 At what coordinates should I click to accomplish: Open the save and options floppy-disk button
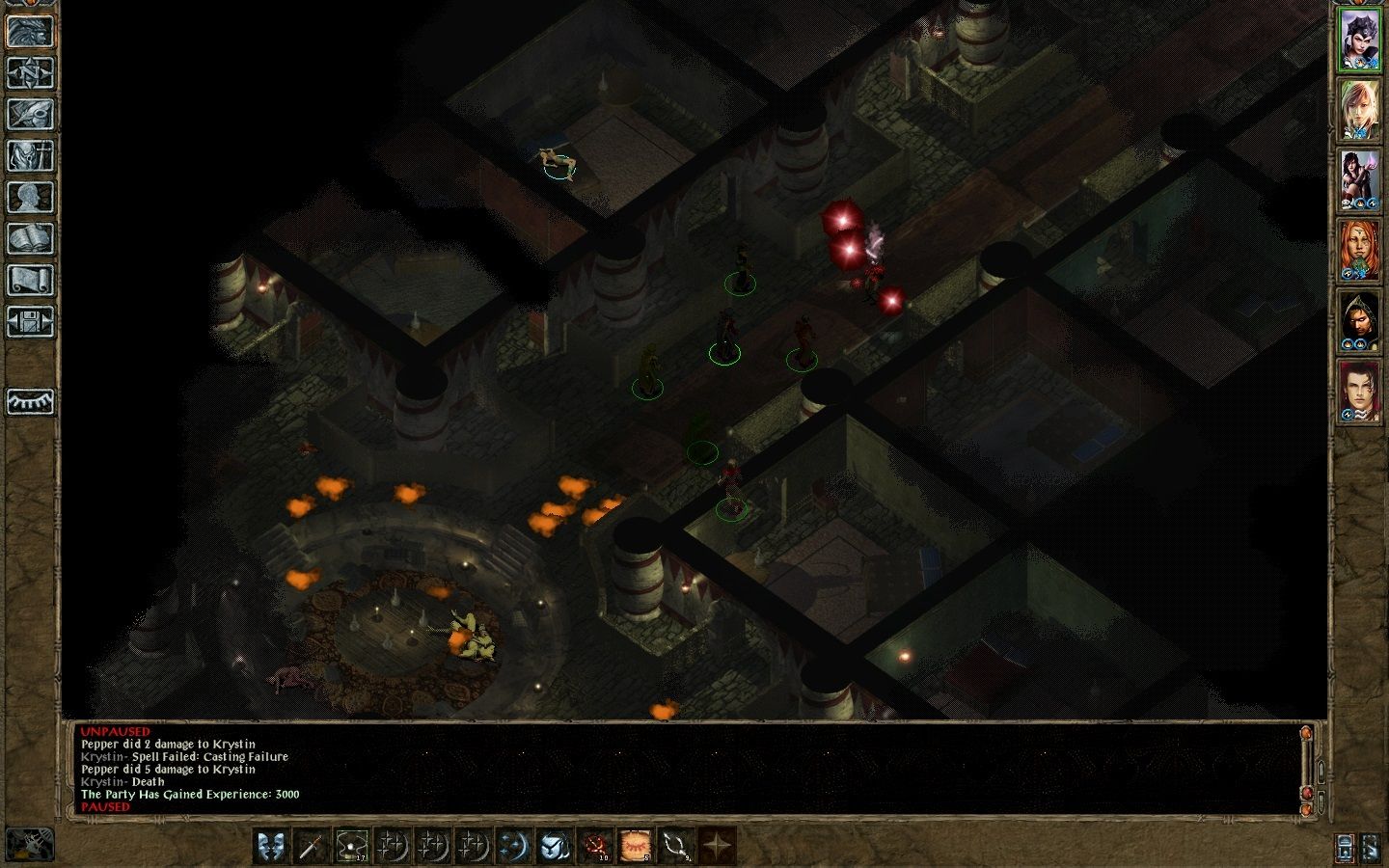(x=30, y=322)
